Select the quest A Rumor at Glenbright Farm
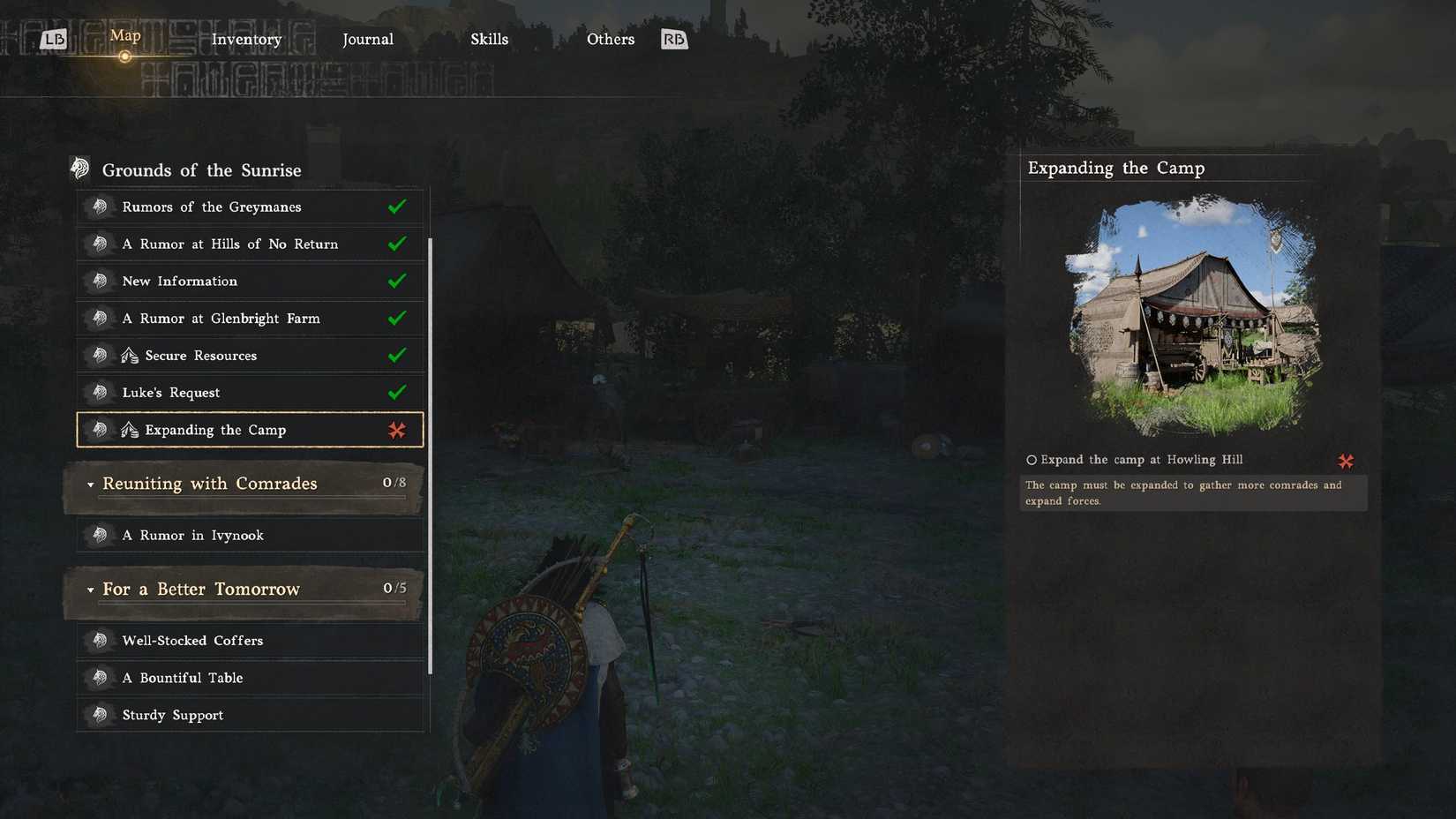 point(221,318)
